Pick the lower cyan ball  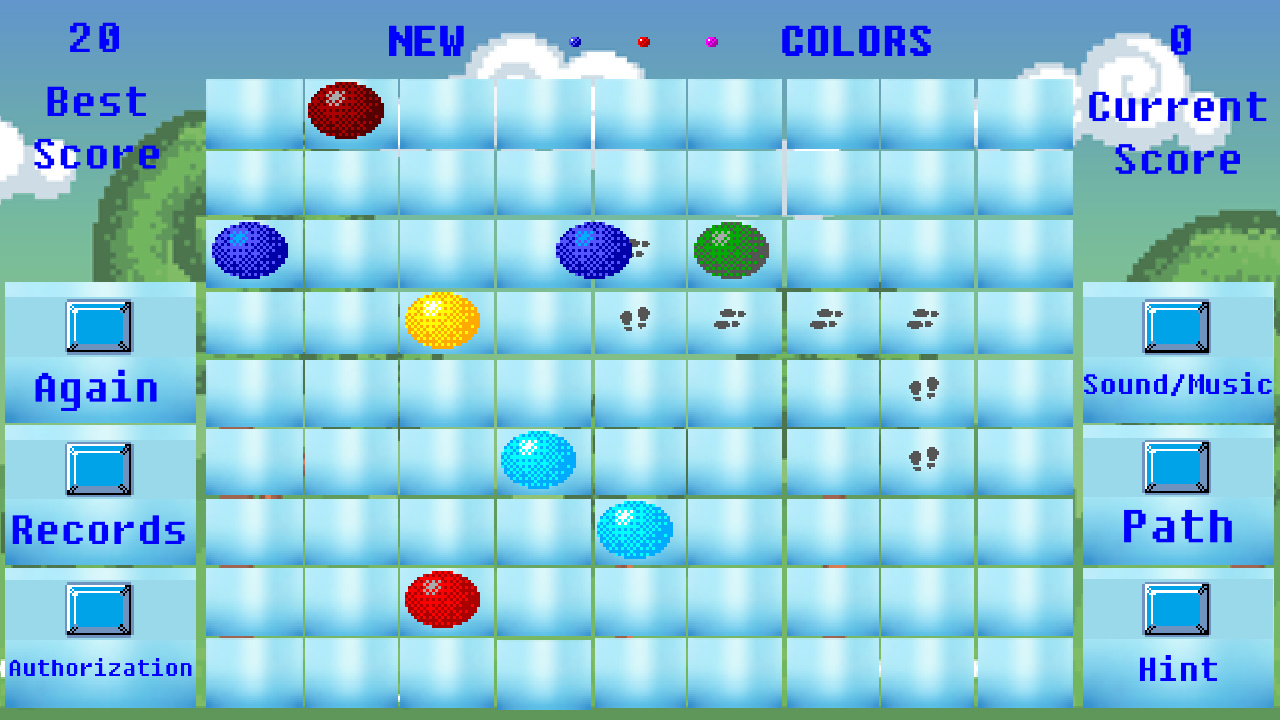pyautogui.click(x=637, y=527)
